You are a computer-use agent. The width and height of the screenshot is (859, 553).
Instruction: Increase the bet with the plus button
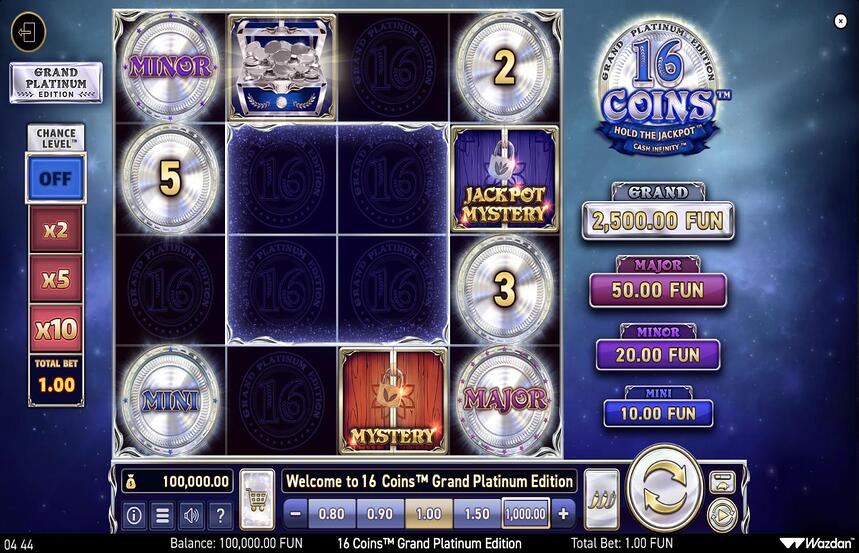pyautogui.click(x=563, y=514)
